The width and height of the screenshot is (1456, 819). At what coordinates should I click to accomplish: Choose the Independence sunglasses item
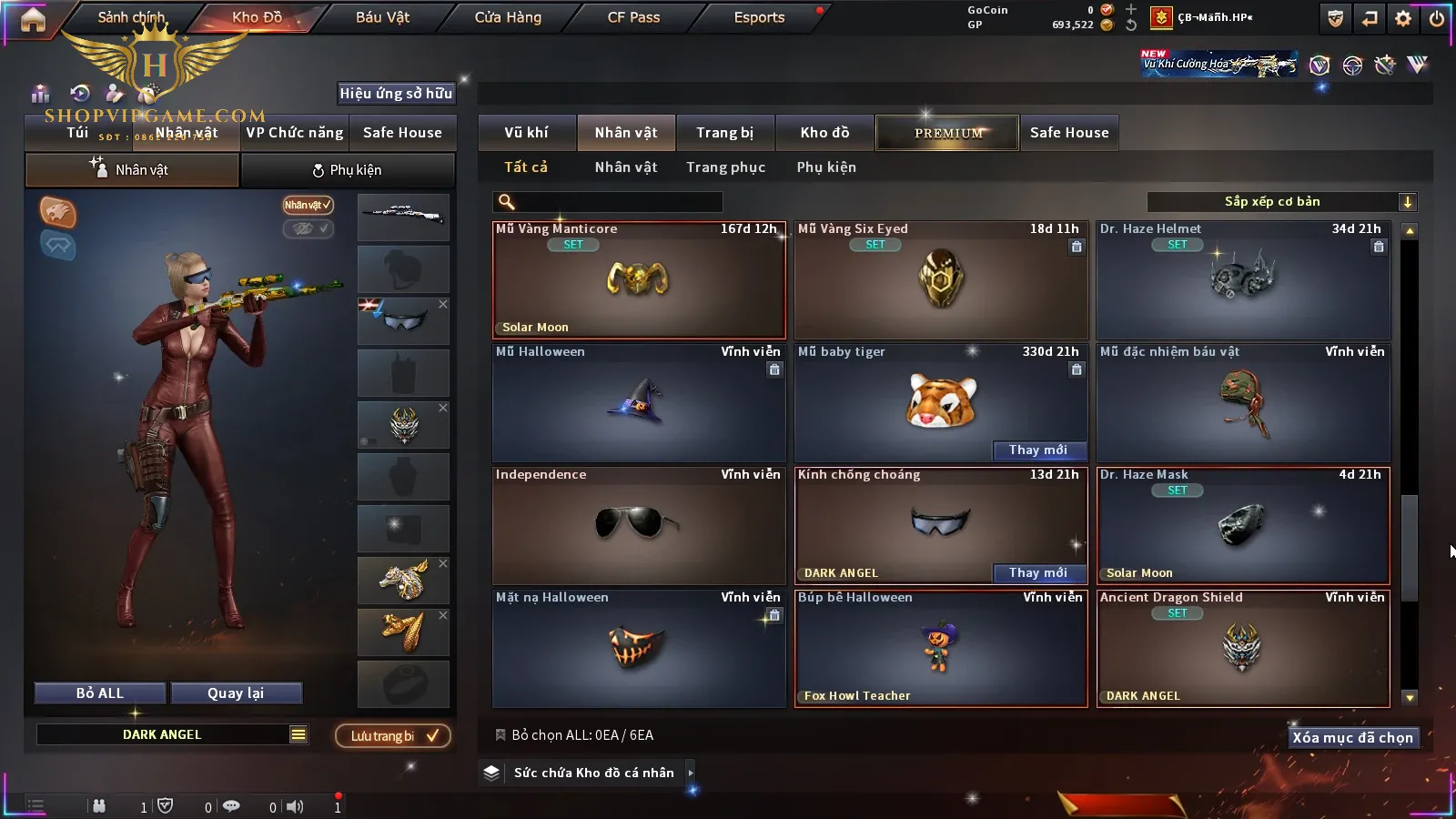point(639,526)
